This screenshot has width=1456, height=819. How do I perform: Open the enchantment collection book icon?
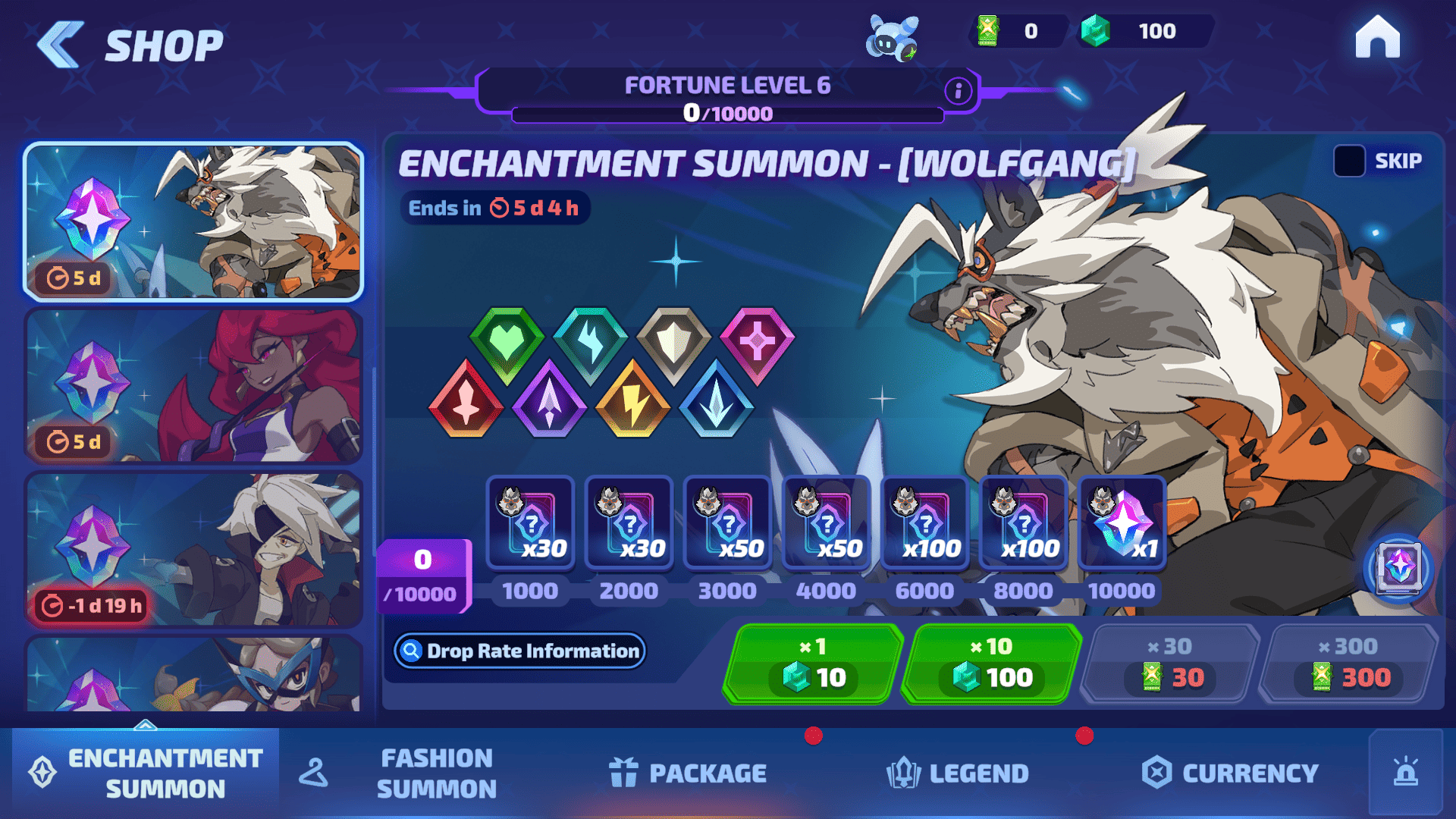point(1398,568)
